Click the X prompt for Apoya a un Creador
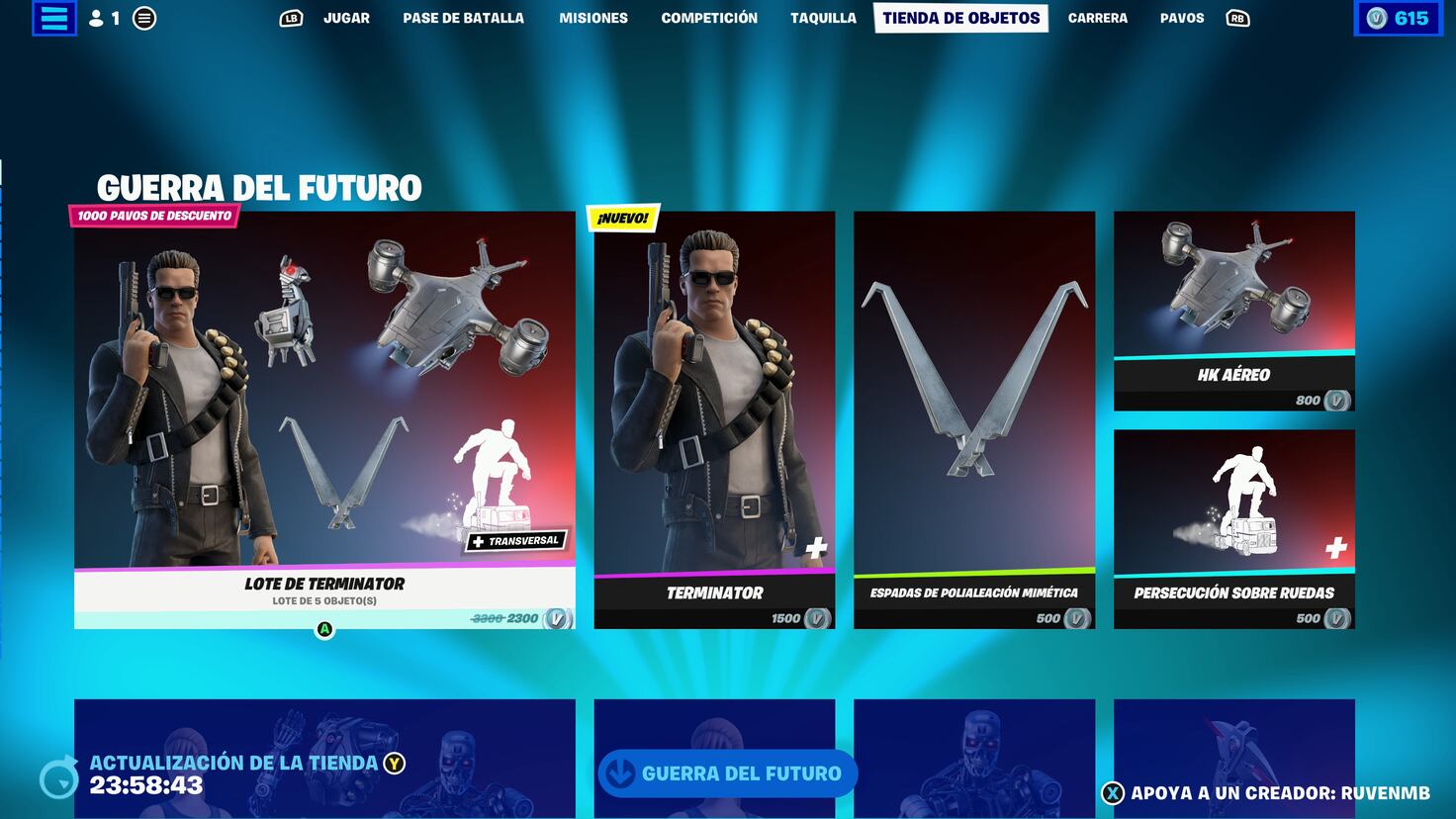Screen dimensions: 1456x819 coord(1114,790)
